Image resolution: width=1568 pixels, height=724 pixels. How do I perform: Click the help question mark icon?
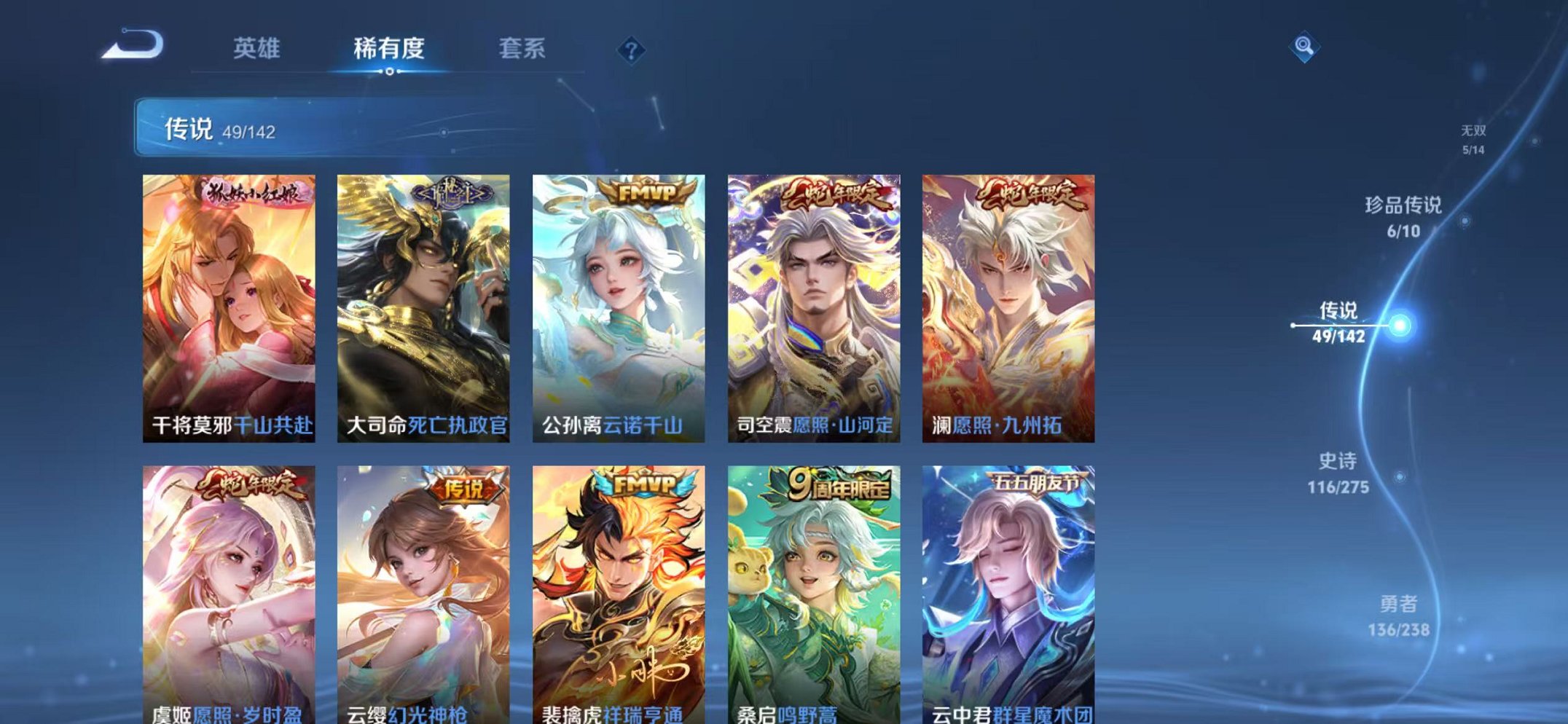point(632,50)
